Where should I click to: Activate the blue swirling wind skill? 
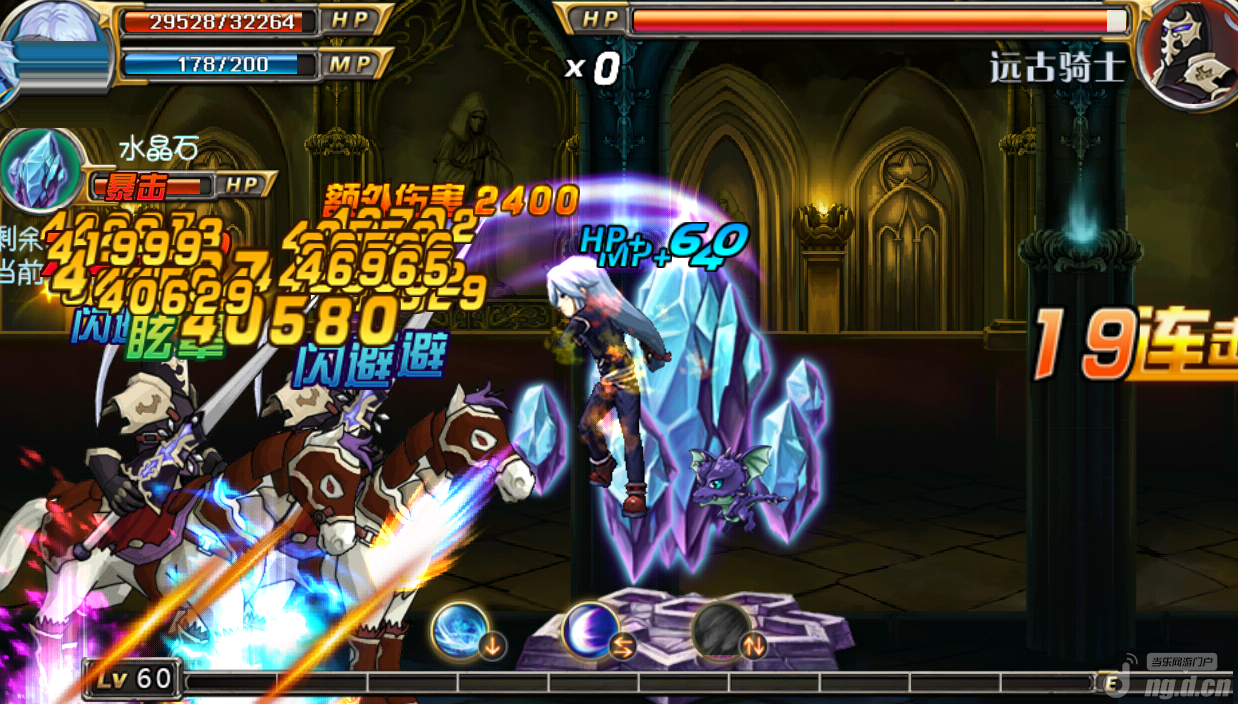tap(460, 631)
